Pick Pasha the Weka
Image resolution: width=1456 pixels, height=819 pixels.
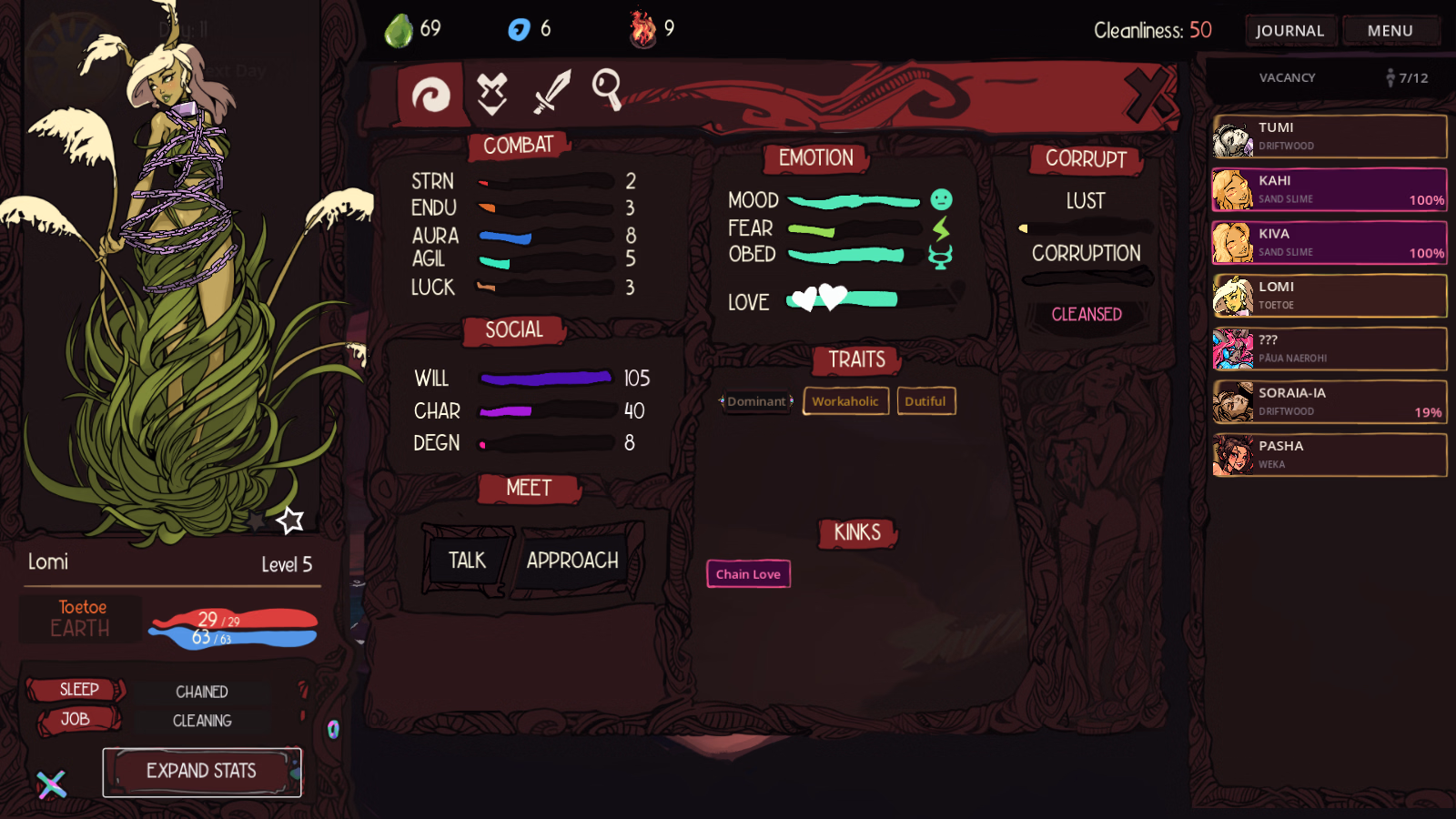coord(1329,455)
